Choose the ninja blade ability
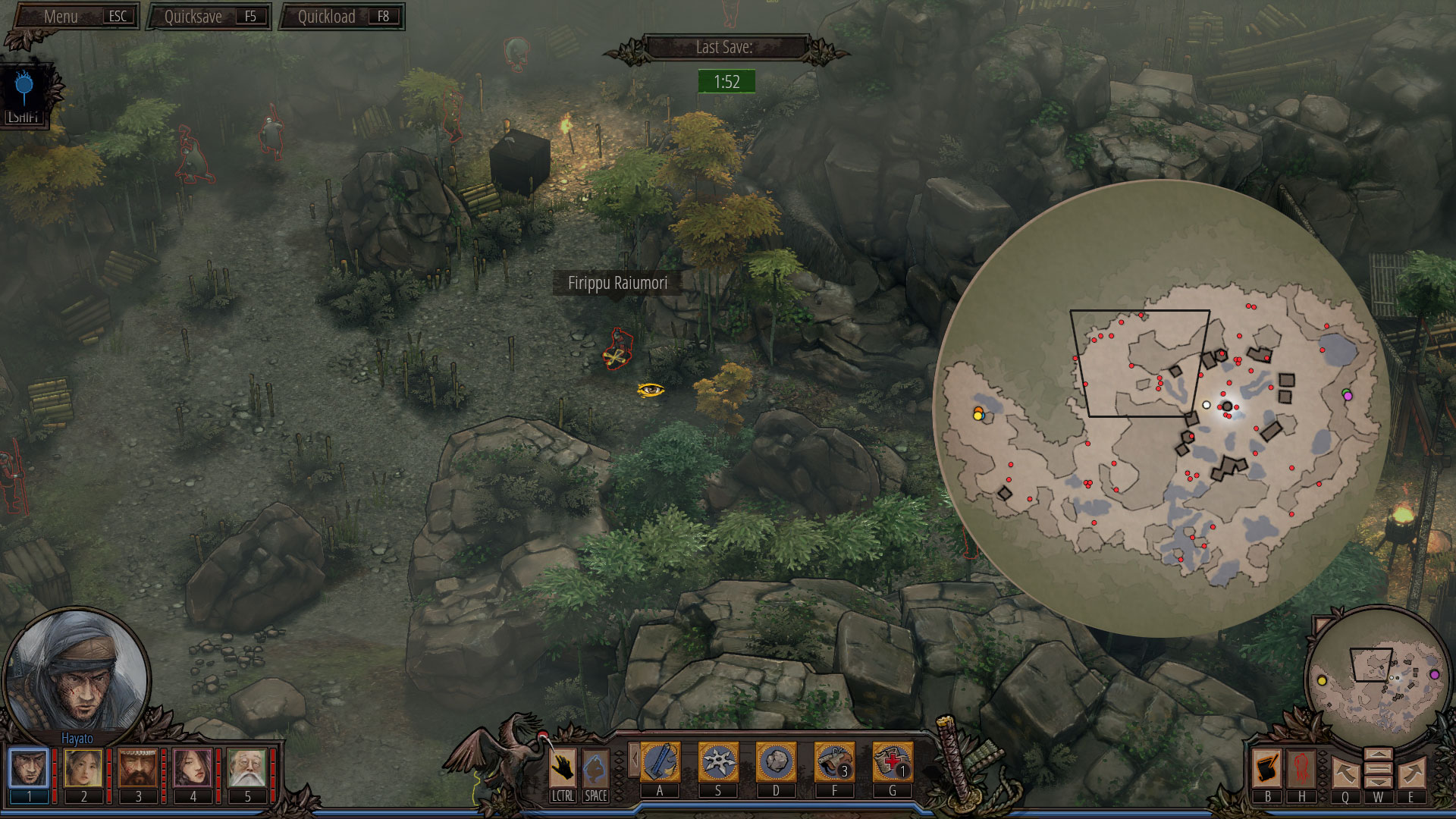1456x819 pixels. [x=660, y=762]
